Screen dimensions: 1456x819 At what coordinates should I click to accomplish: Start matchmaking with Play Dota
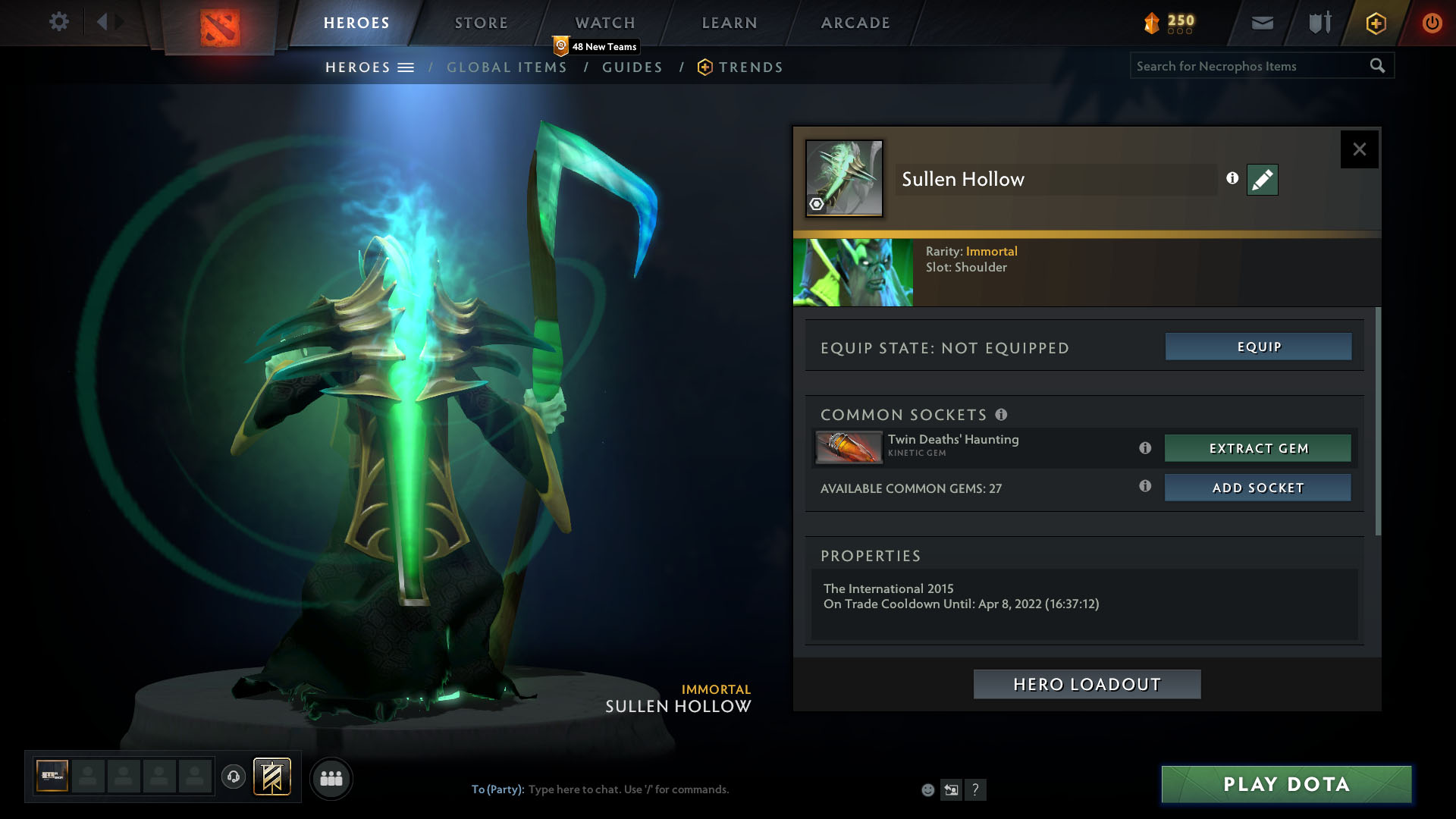1286,784
